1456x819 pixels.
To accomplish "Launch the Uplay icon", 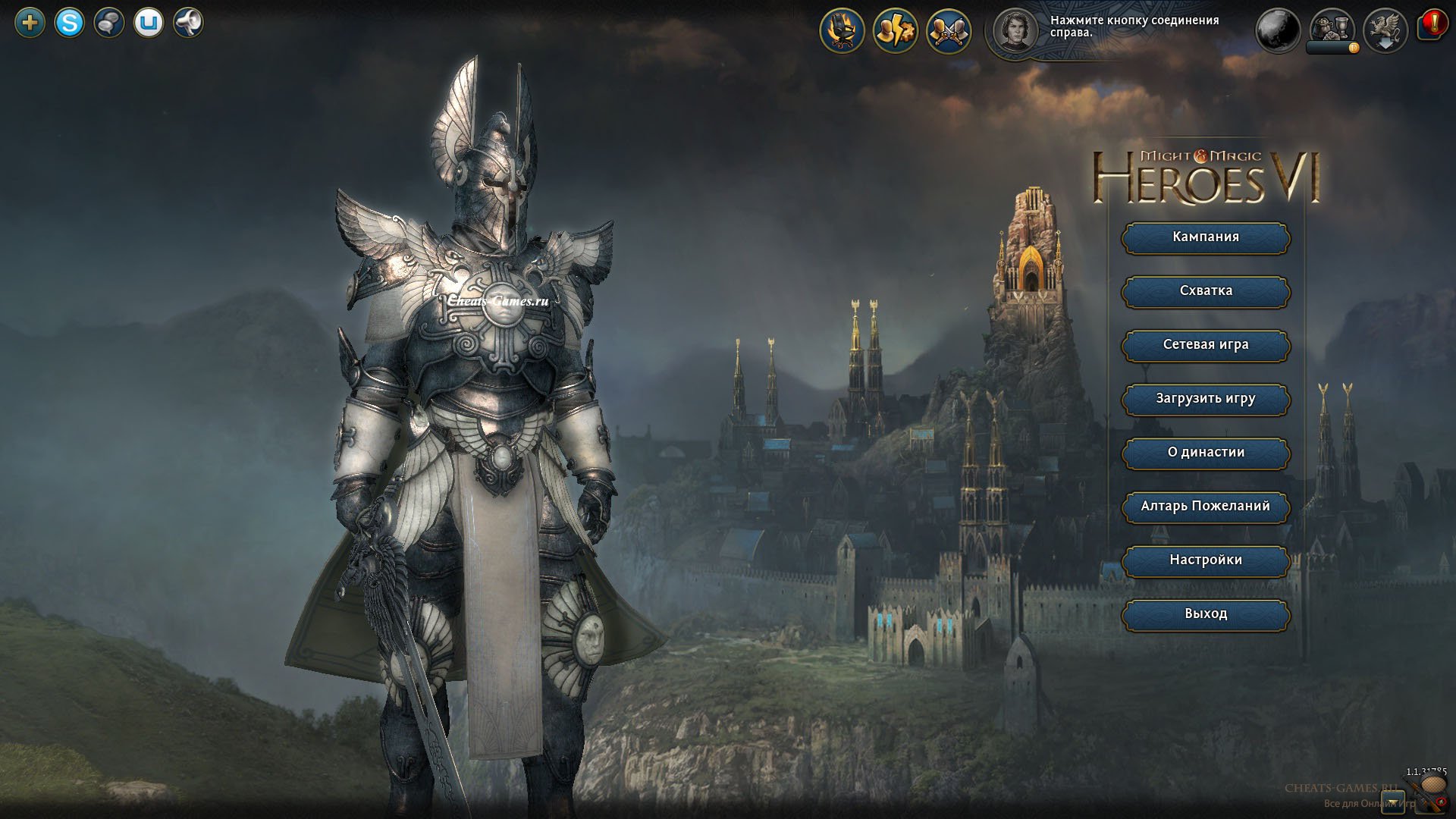I will (149, 24).
